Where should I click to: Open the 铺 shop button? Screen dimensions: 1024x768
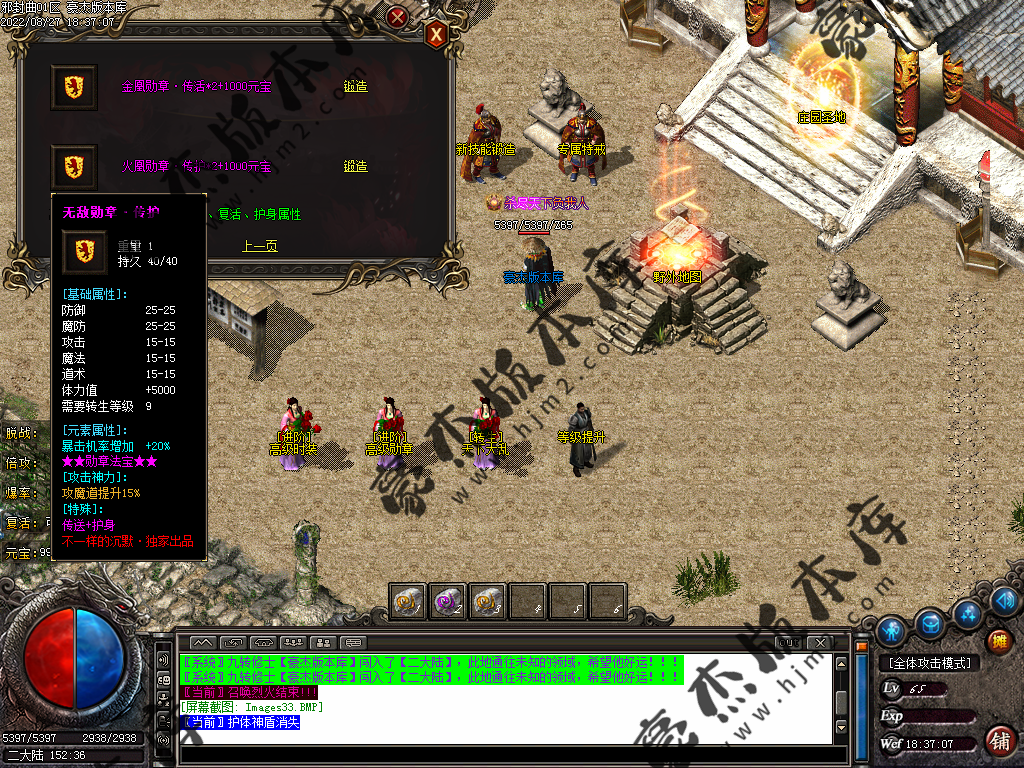tap(998, 741)
